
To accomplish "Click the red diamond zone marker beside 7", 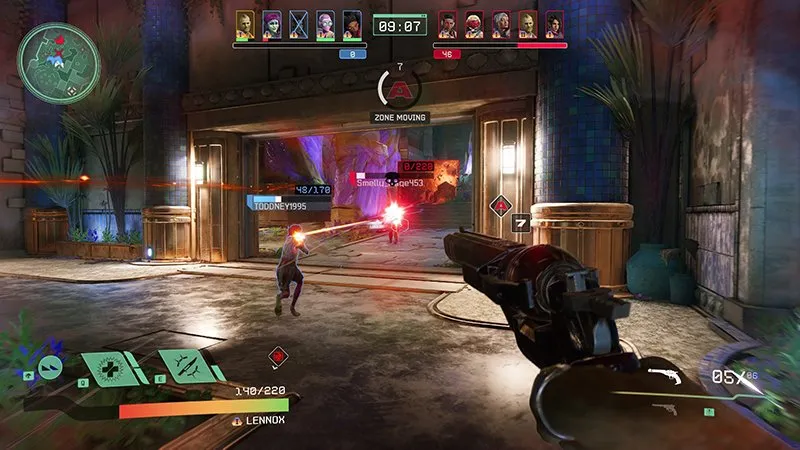I will pyautogui.click(x=500, y=206).
